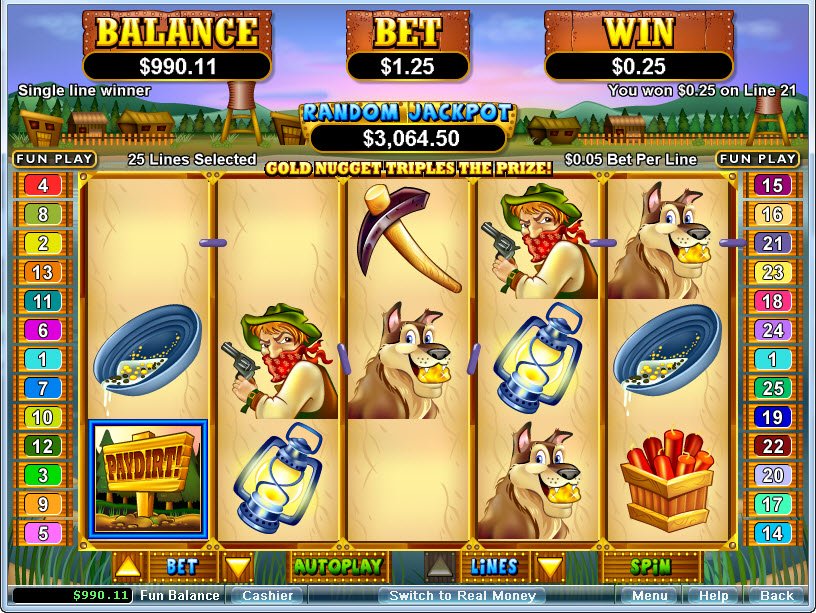Select payline number 15 marker

pyautogui.click(x=772, y=185)
